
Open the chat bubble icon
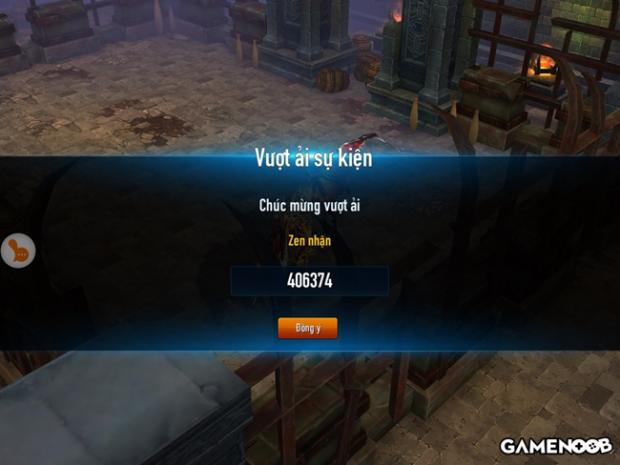tap(17, 250)
